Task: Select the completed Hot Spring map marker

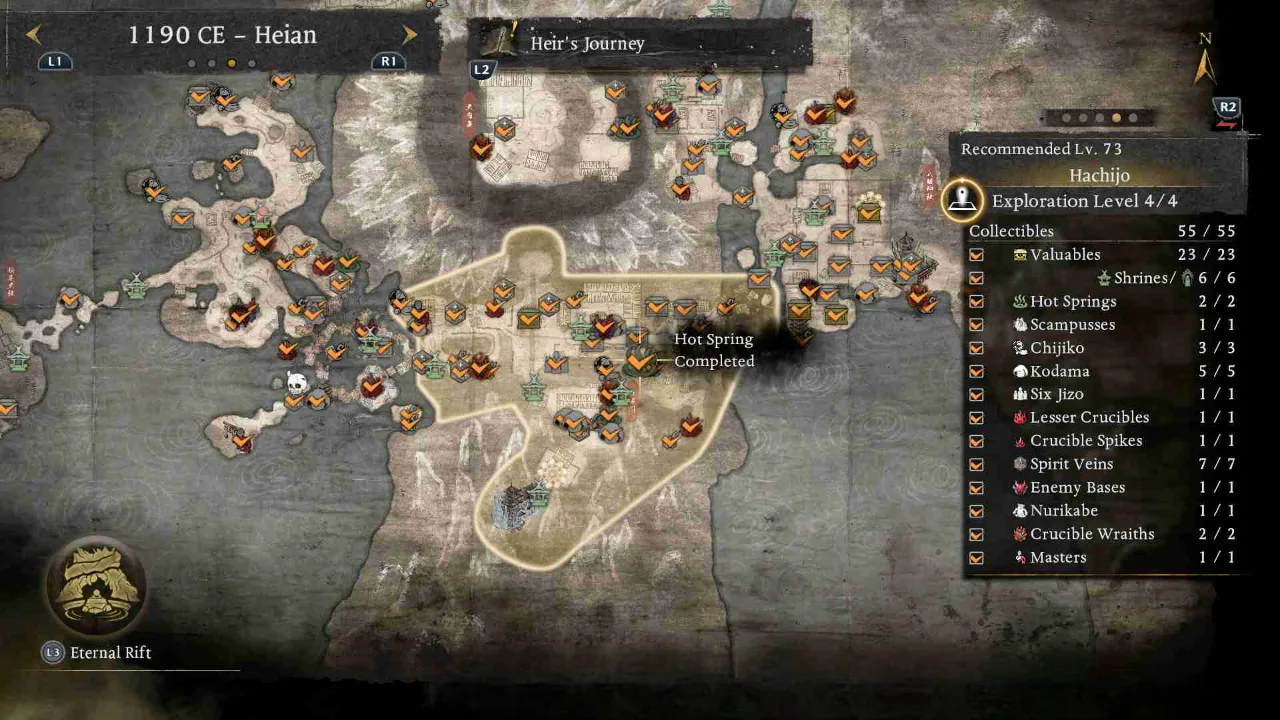Action: click(x=640, y=360)
